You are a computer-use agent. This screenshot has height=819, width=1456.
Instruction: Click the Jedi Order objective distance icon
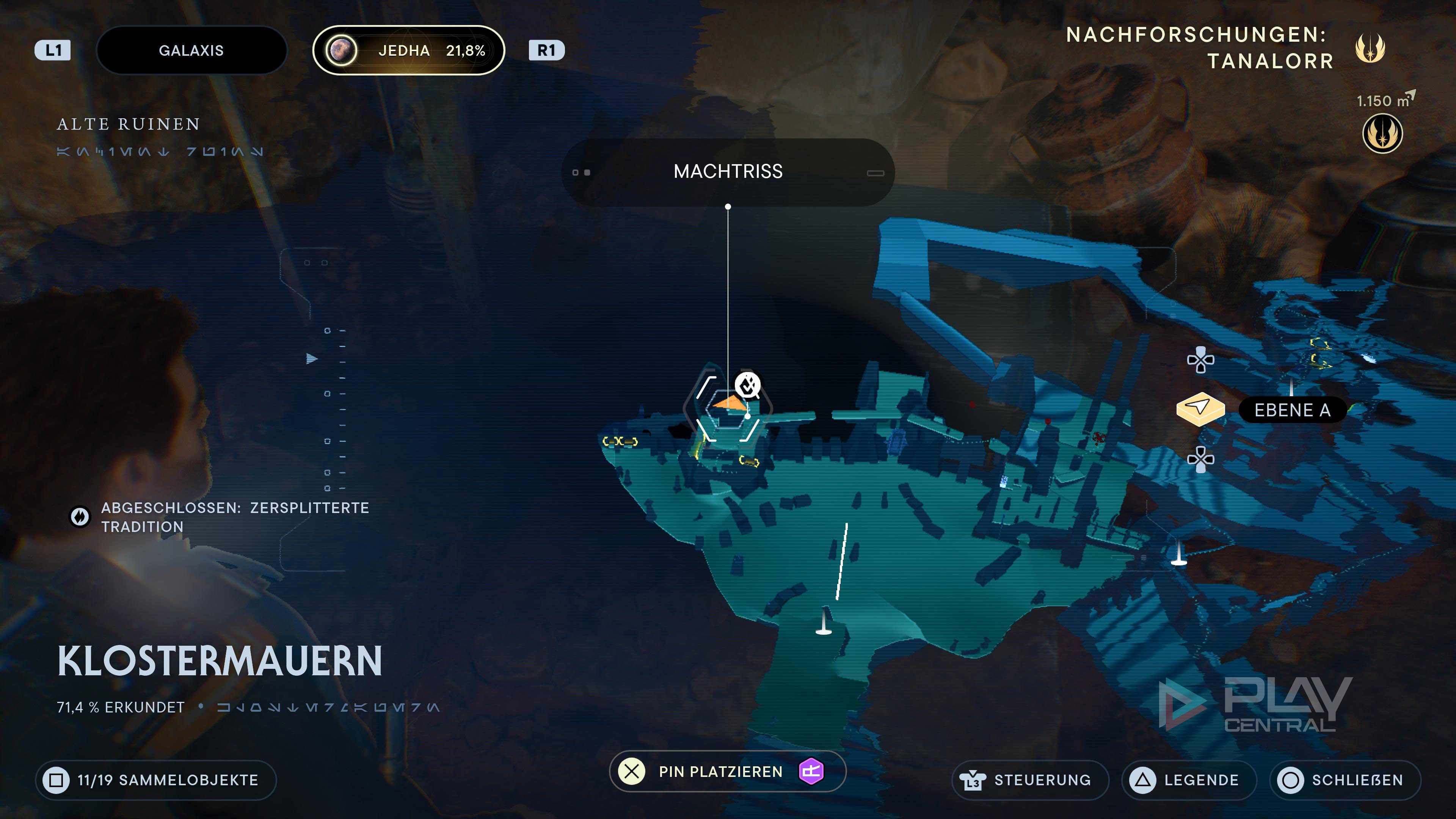point(1382,134)
